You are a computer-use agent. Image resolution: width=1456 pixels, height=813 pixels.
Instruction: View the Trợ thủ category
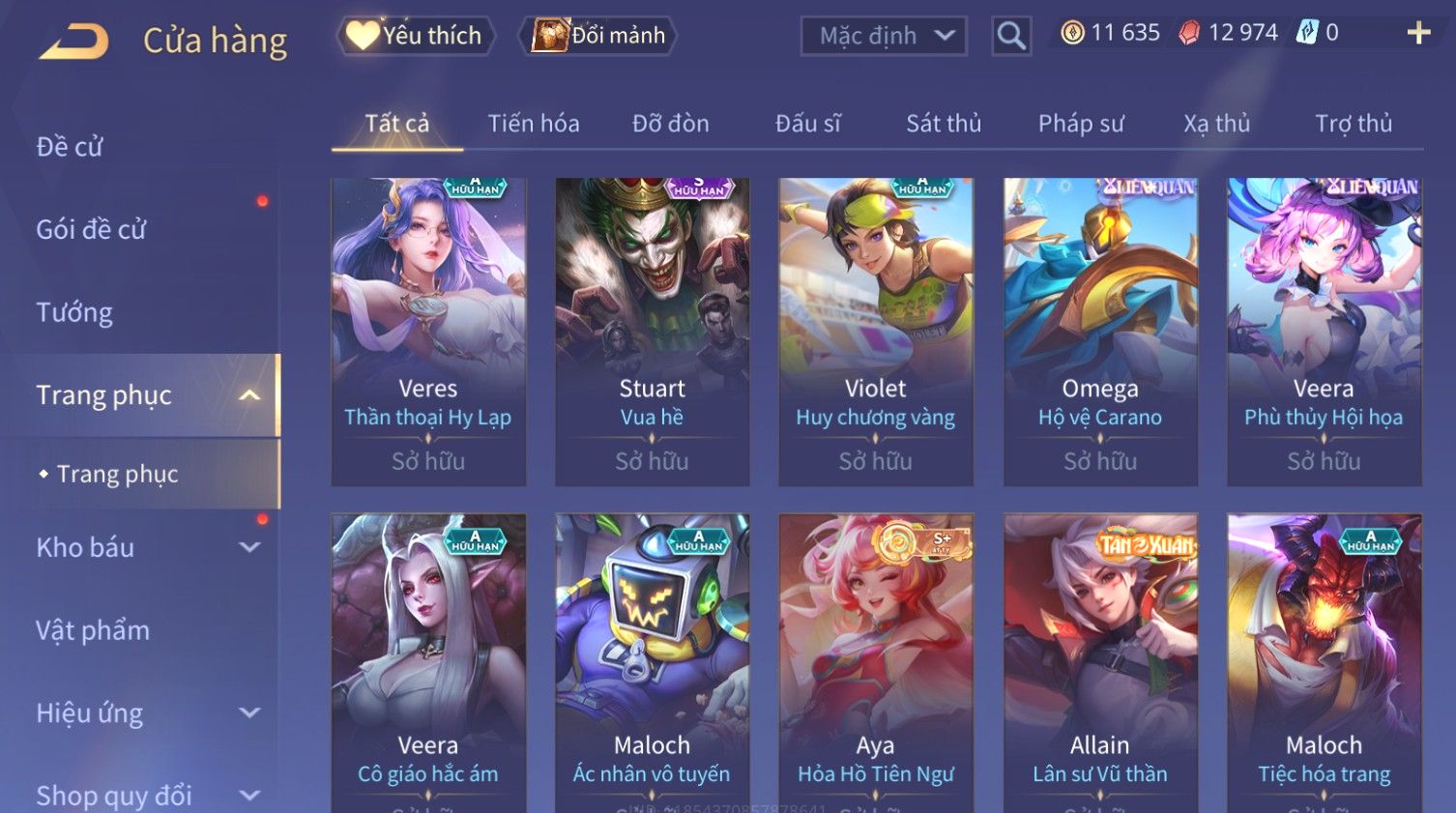pos(1353,124)
